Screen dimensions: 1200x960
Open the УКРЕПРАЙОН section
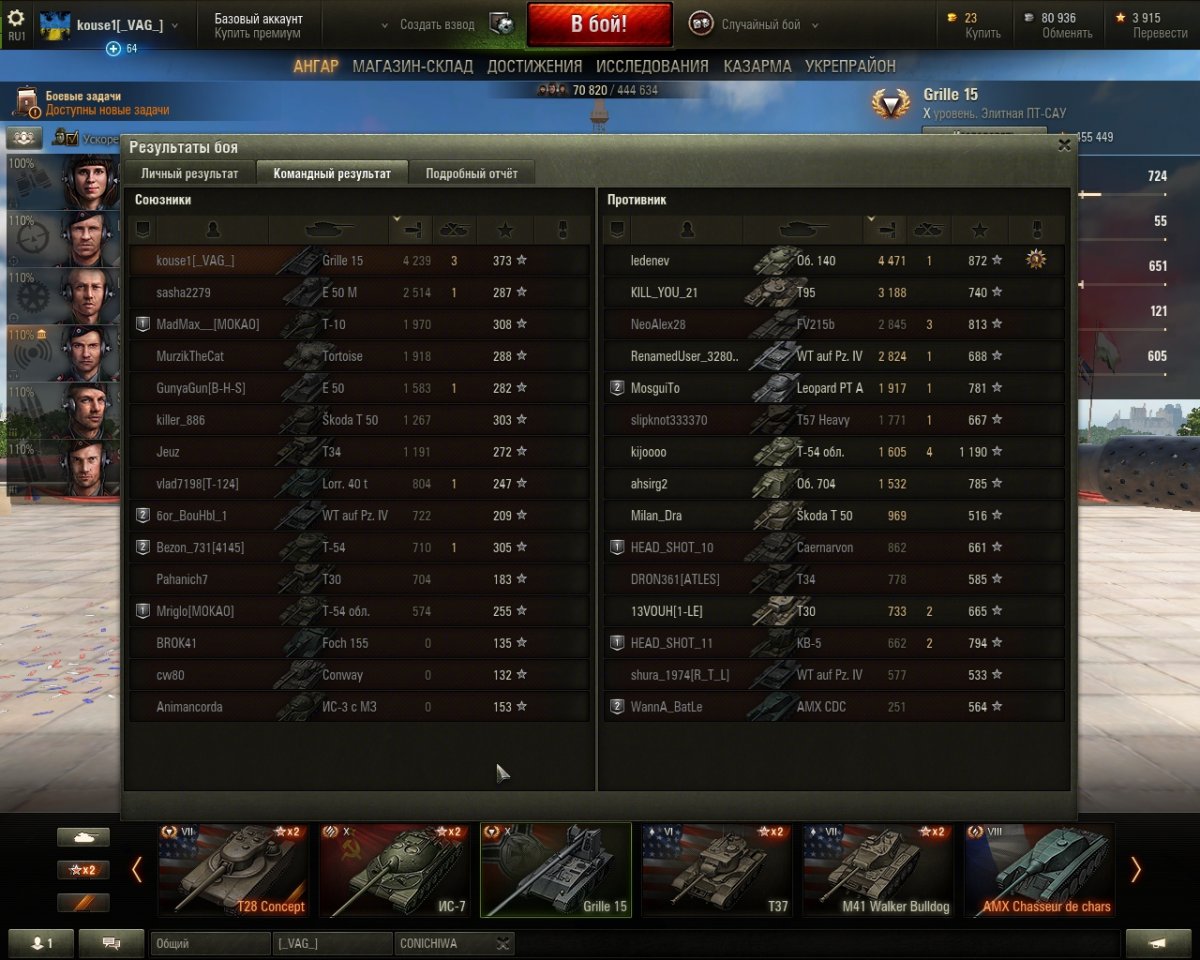(x=850, y=66)
